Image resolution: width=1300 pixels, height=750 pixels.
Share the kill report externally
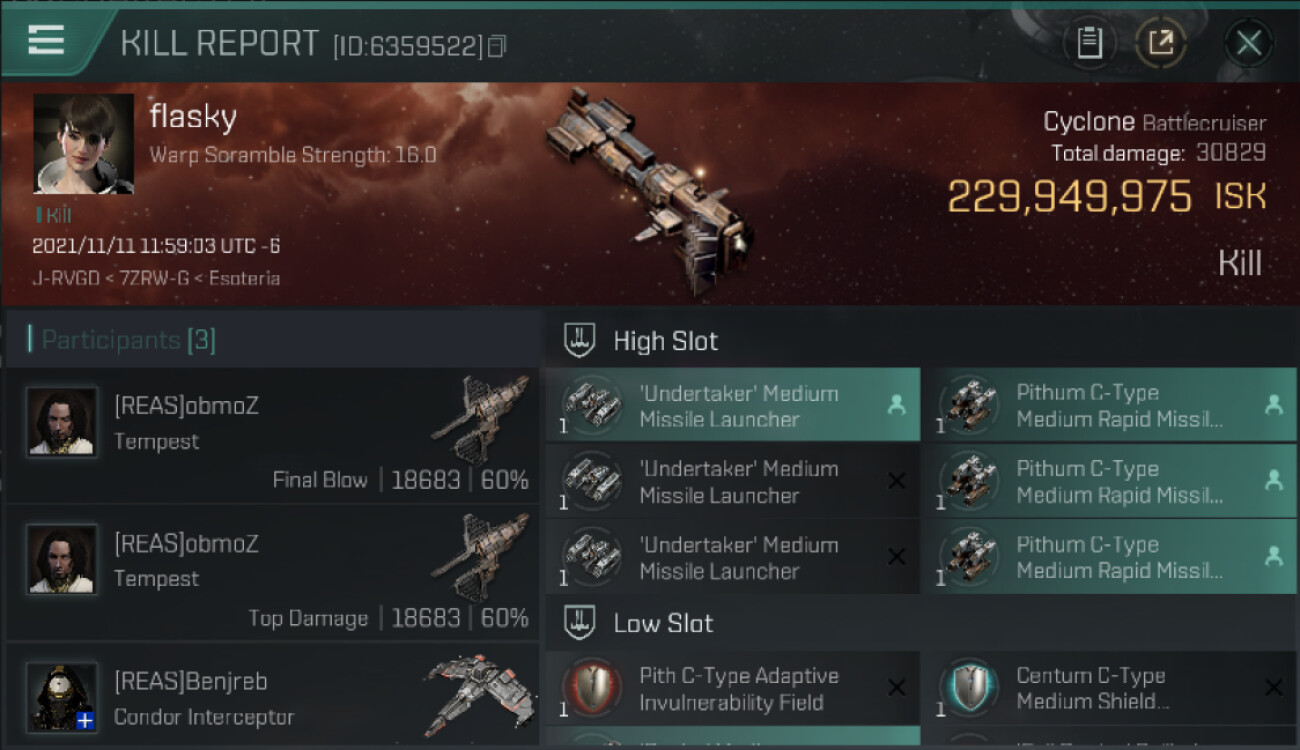[x=1161, y=43]
